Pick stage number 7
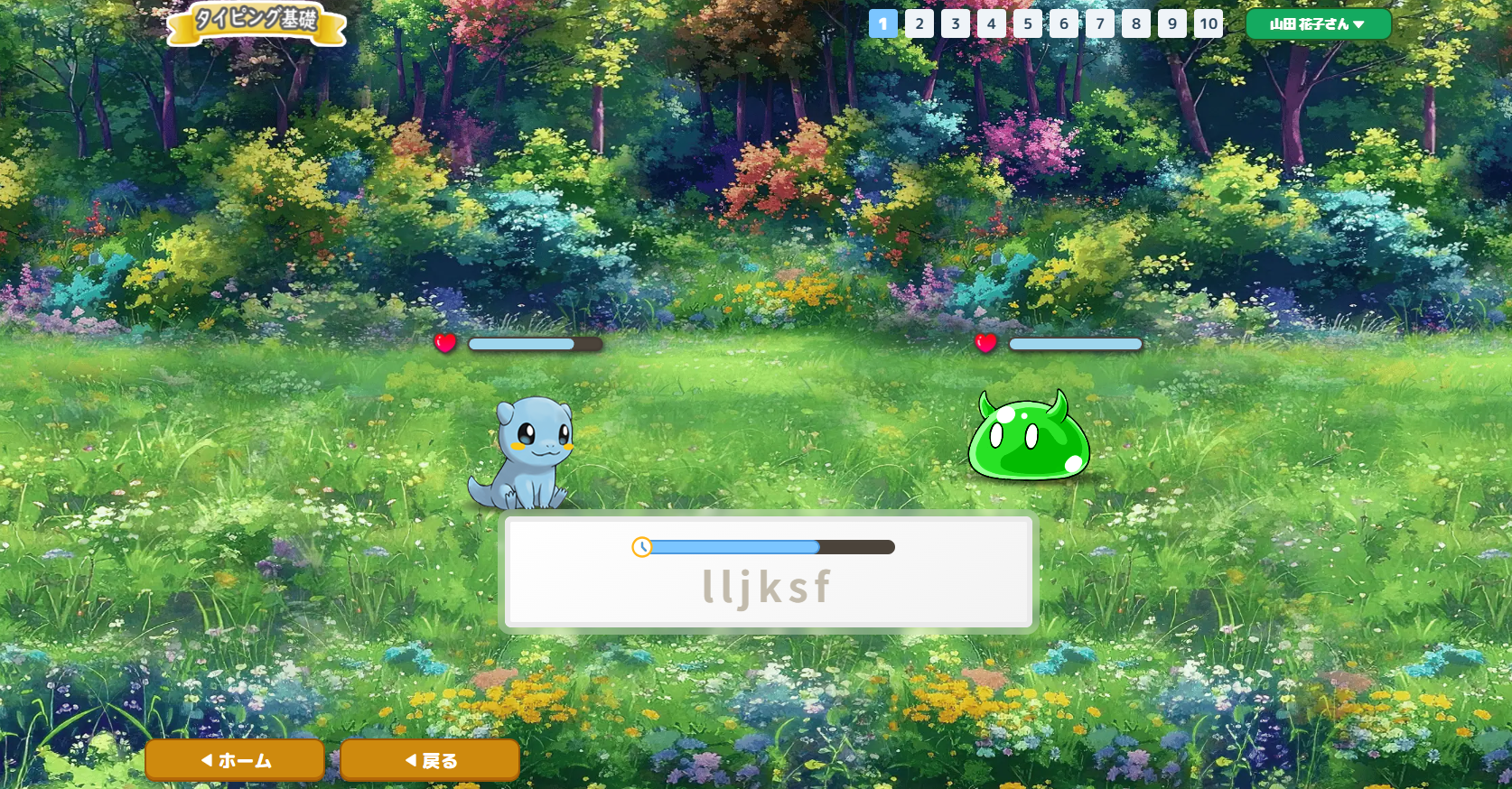Screen dimensions: 1512x789 click(x=1100, y=24)
